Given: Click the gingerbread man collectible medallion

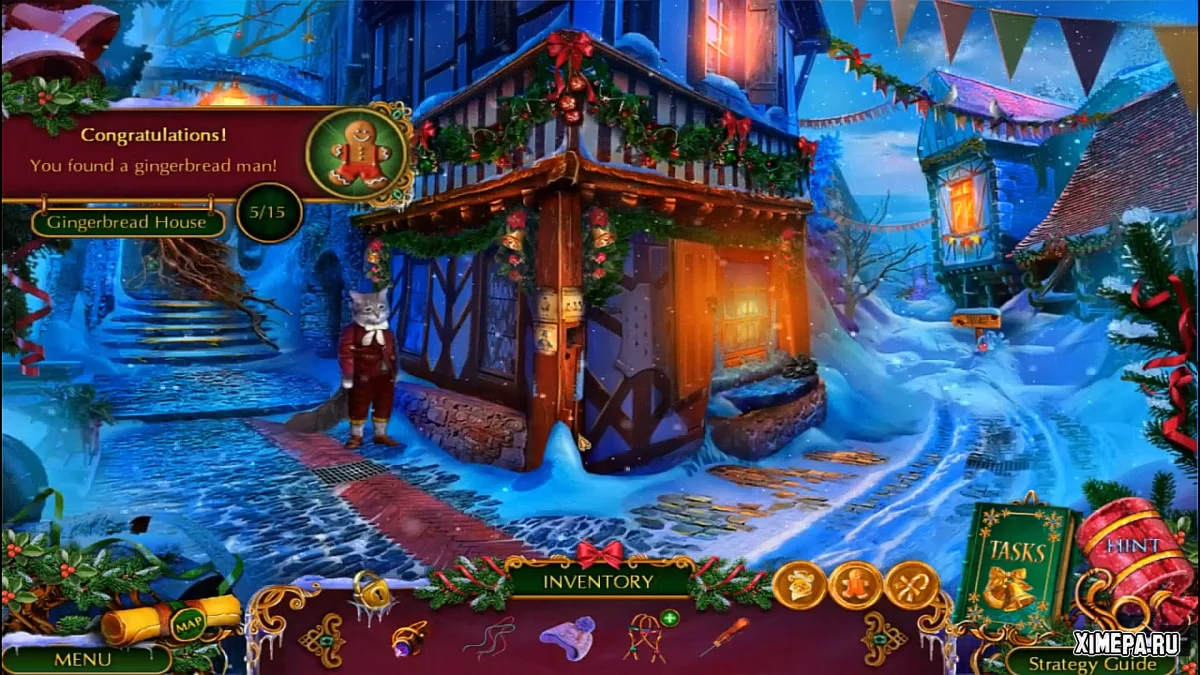Looking at the screenshot, I should [856, 587].
